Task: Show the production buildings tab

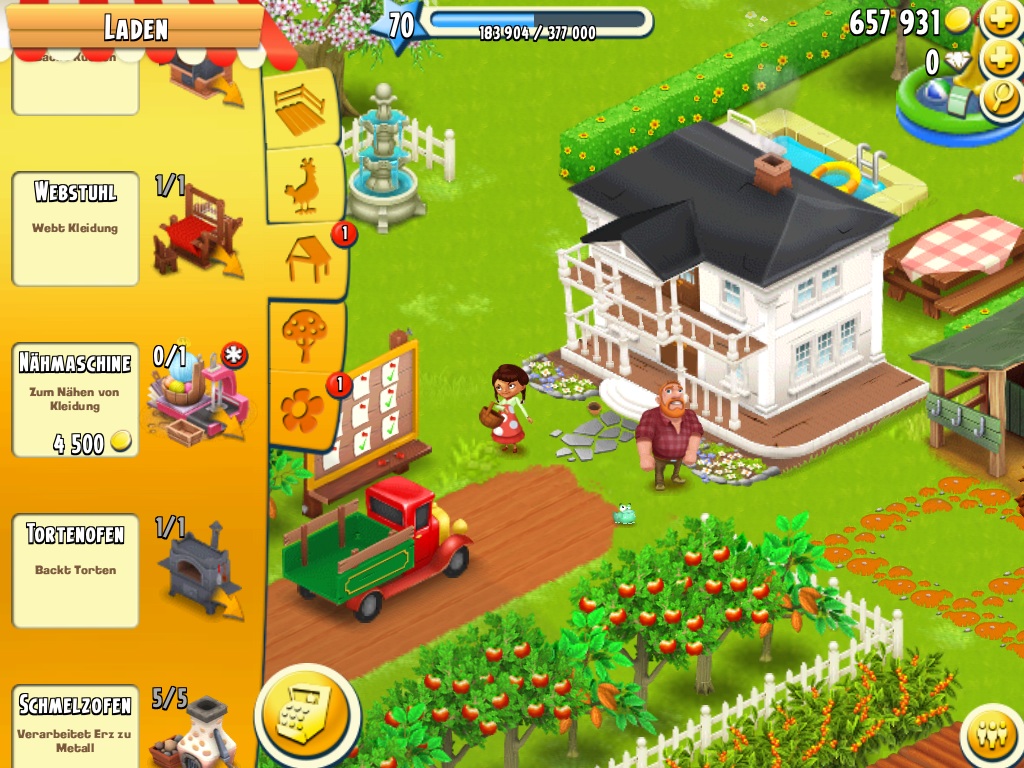Action: (307, 260)
